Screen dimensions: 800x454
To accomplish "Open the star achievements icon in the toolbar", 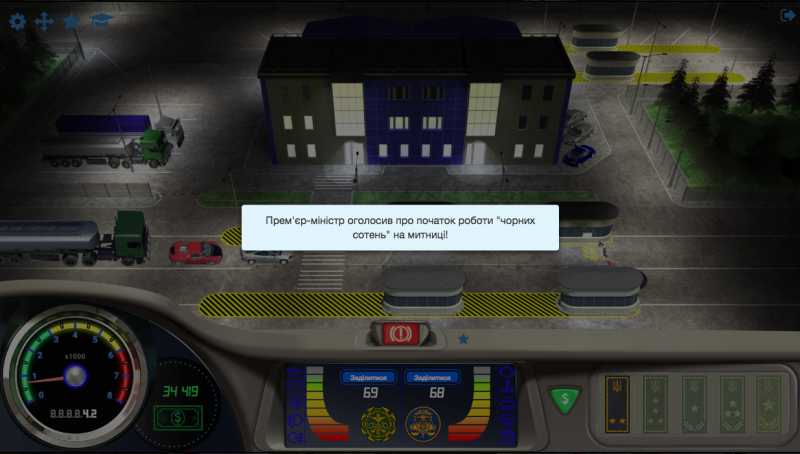I will (72, 20).
